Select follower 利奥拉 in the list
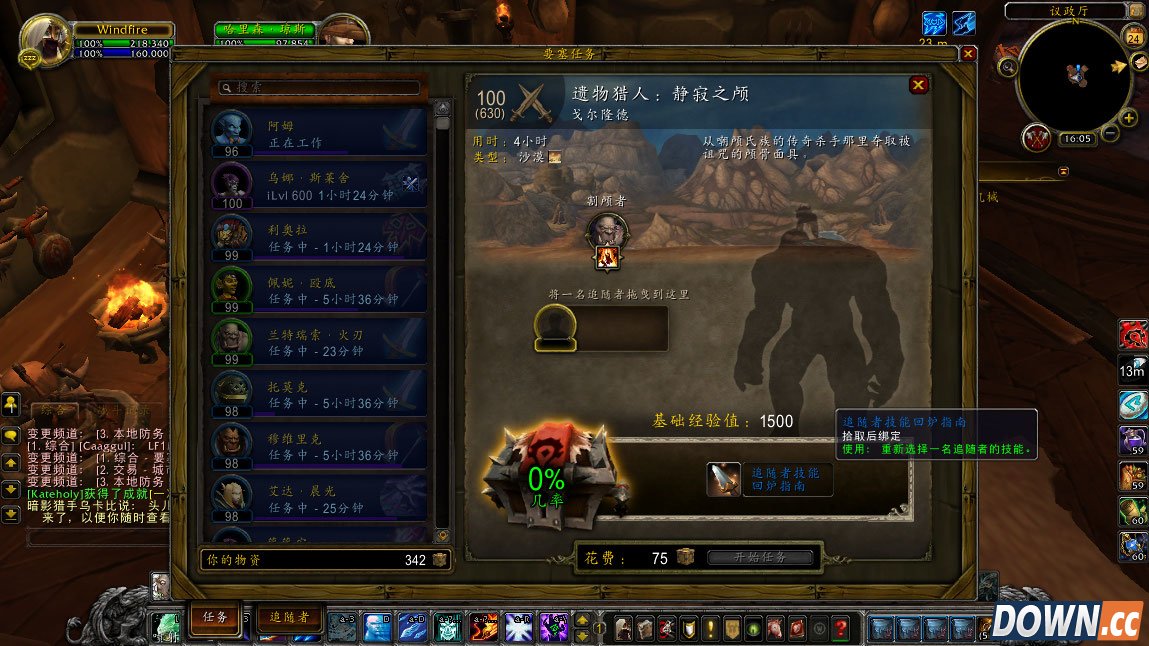Viewport: 1149px width, 646px height. [319, 238]
